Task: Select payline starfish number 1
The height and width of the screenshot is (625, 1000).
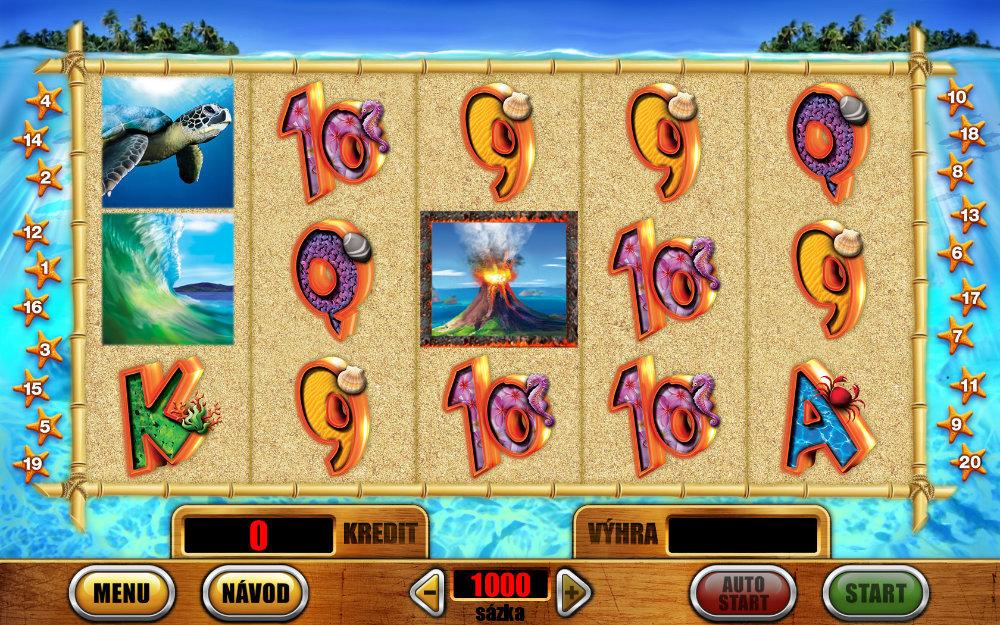Action: (42, 269)
